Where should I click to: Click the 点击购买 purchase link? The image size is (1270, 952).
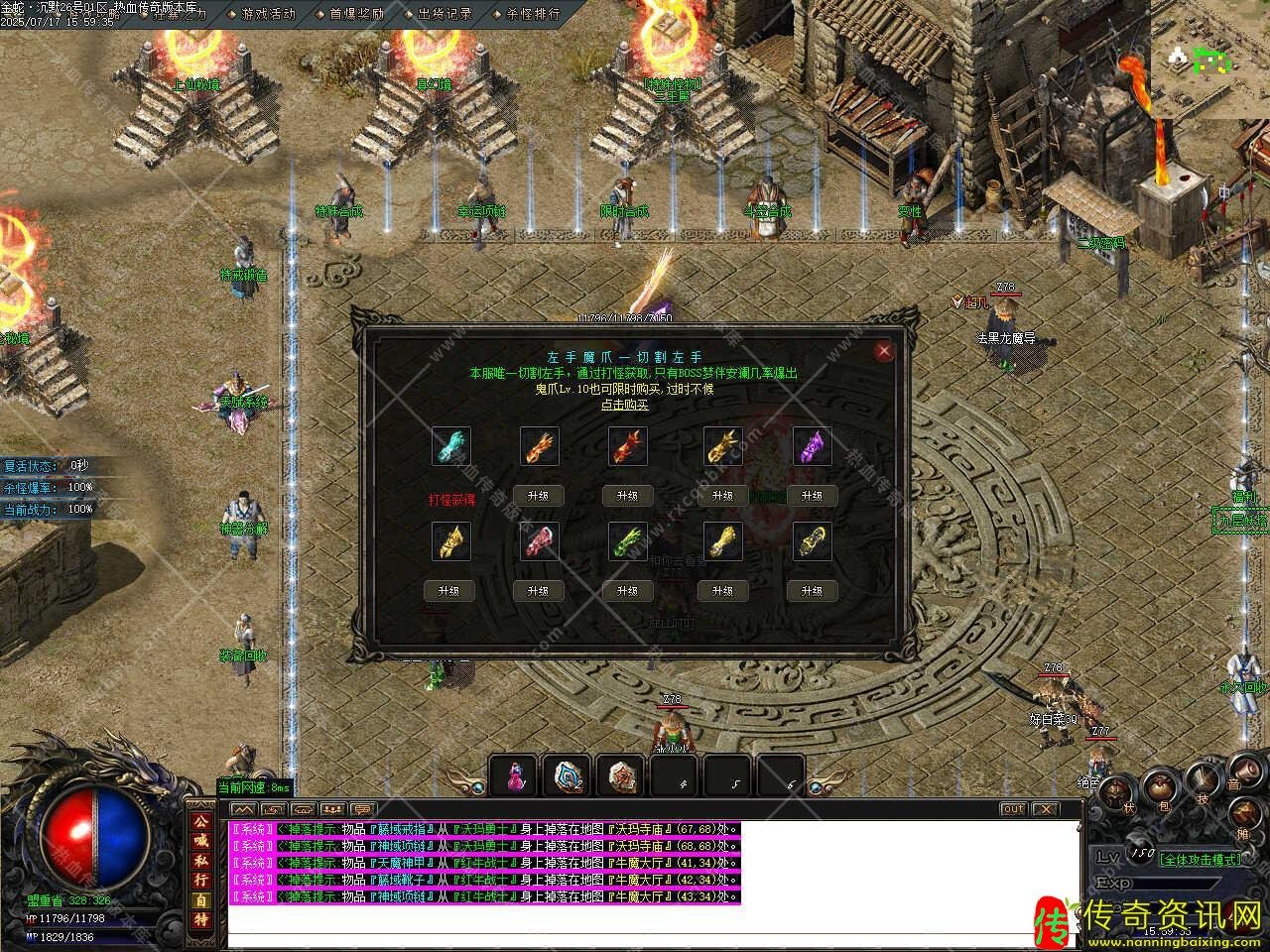pyautogui.click(x=625, y=404)
